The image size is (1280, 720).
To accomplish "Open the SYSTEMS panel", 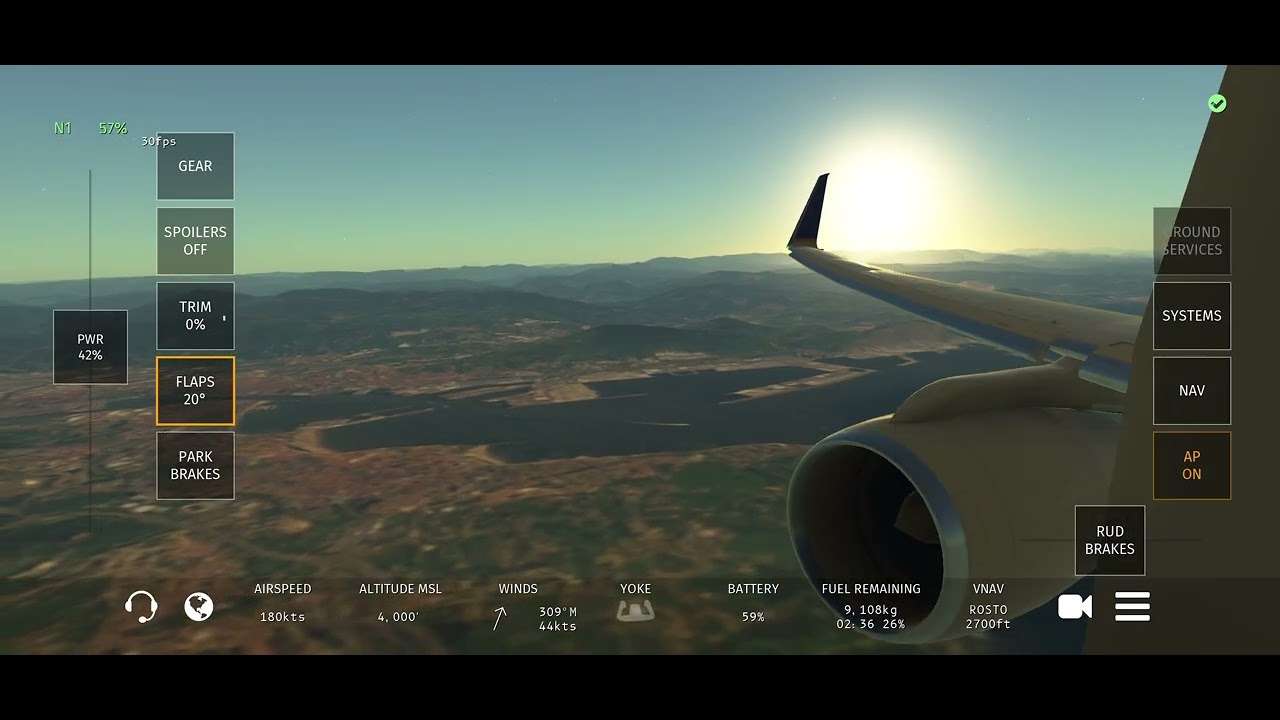I will coord(1191,316).
